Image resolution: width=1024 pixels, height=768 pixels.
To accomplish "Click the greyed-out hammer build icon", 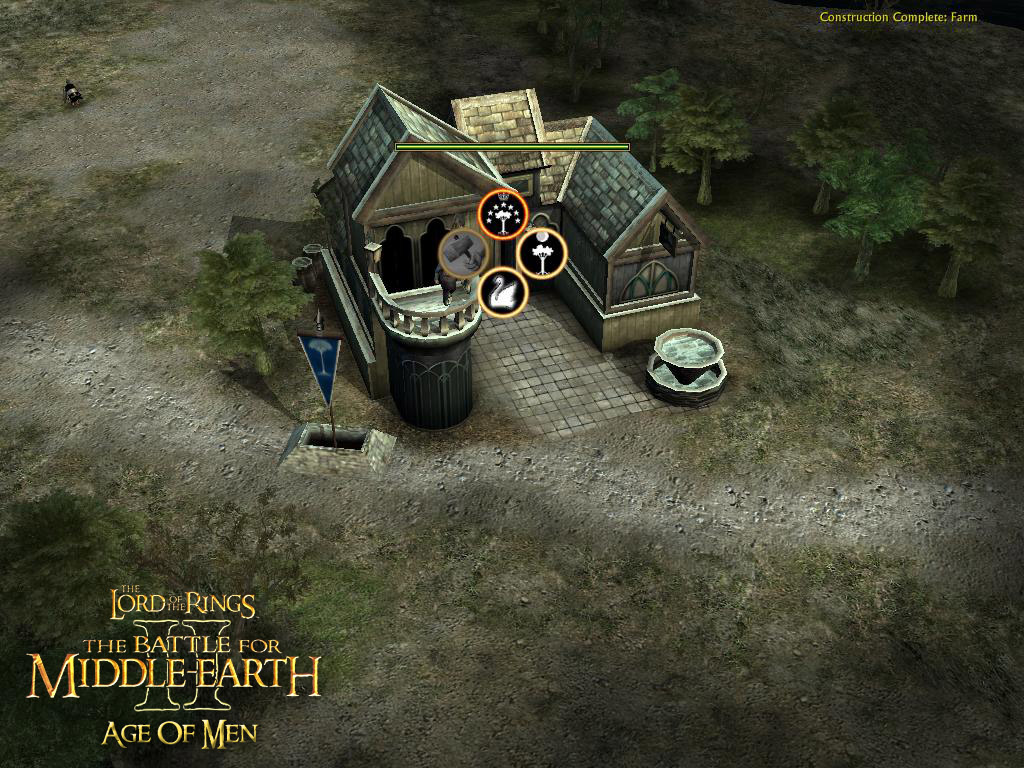I will (x=463, y=253).
